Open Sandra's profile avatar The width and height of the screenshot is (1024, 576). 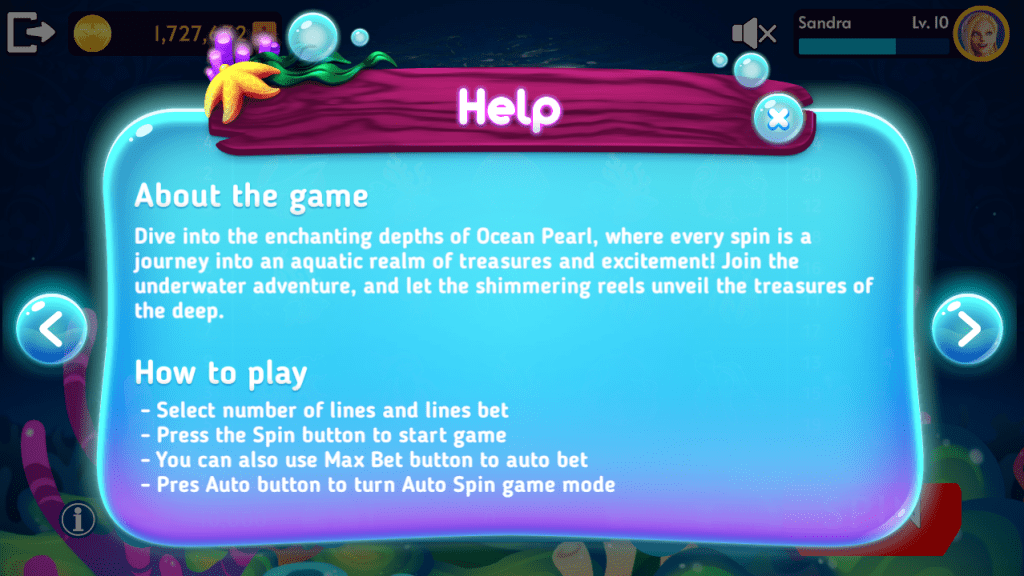pos(981,34)
